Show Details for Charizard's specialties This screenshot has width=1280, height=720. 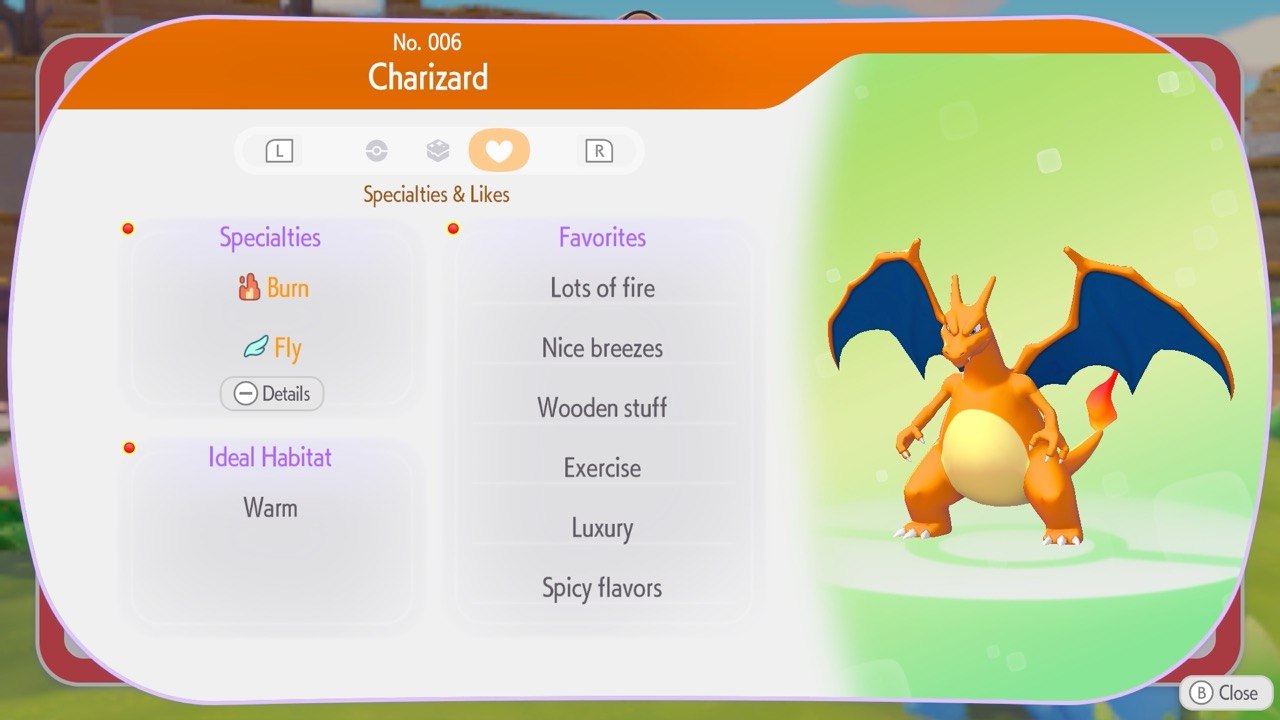tap(272, 394)
